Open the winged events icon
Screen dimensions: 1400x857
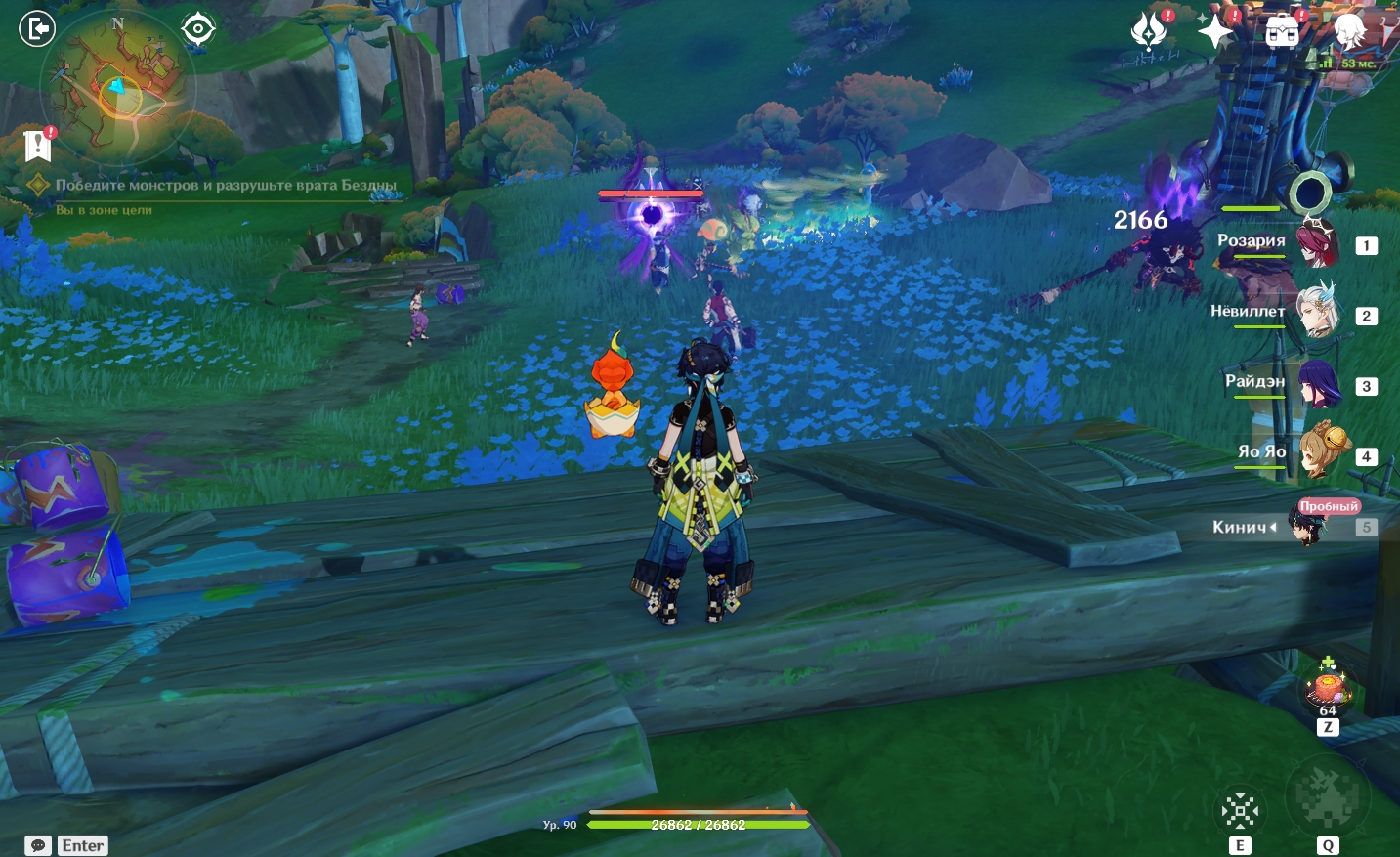[1149, 30]
